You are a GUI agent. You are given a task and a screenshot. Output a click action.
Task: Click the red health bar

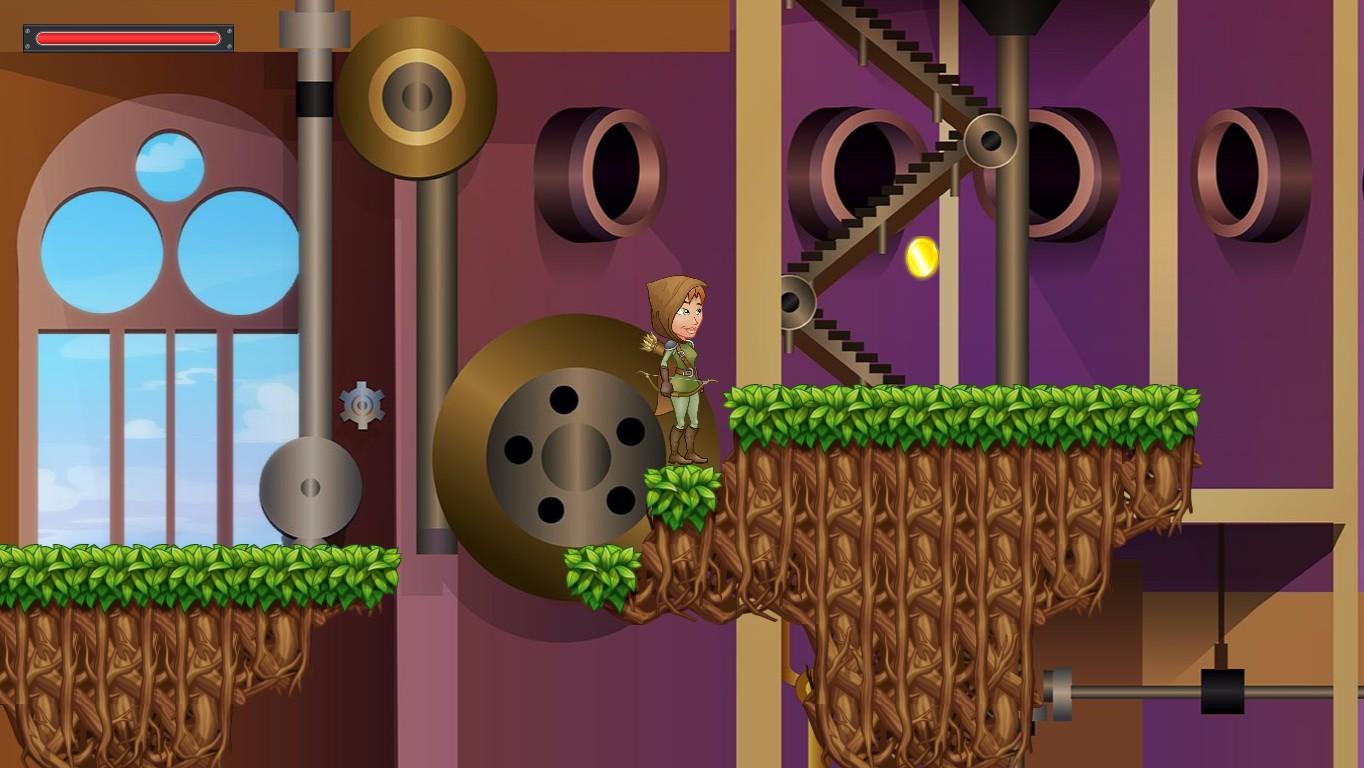pyautogui.click(x=126, y=38)
